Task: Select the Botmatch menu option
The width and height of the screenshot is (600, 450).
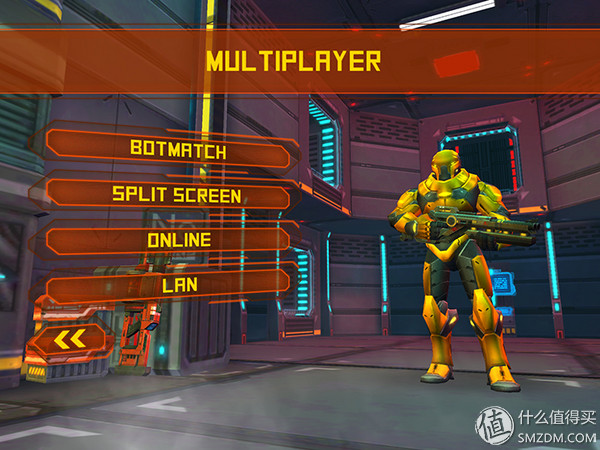Action: point(177,150)
